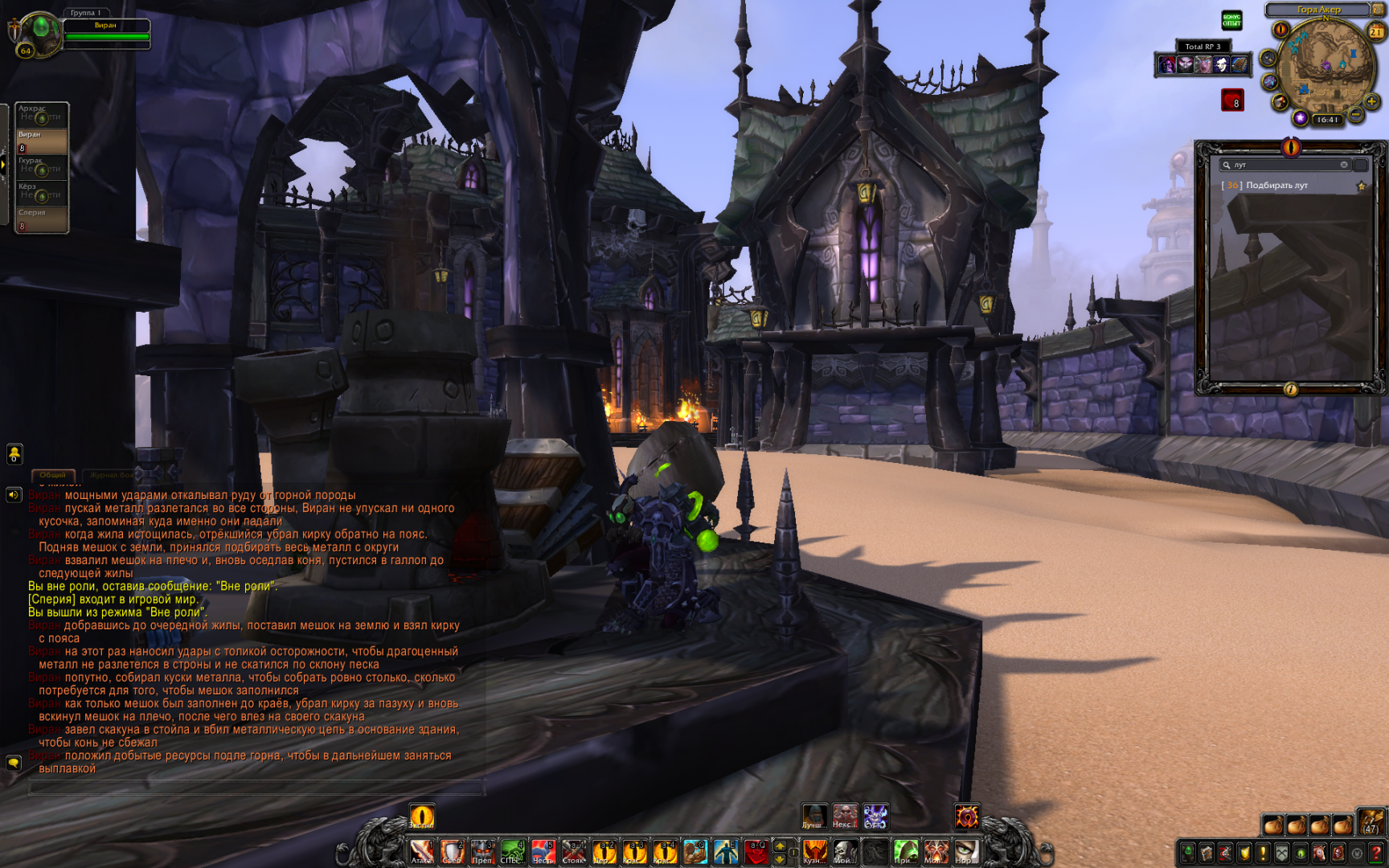
Task: Zoom out on the minimap
Action: click(1355, 116)
